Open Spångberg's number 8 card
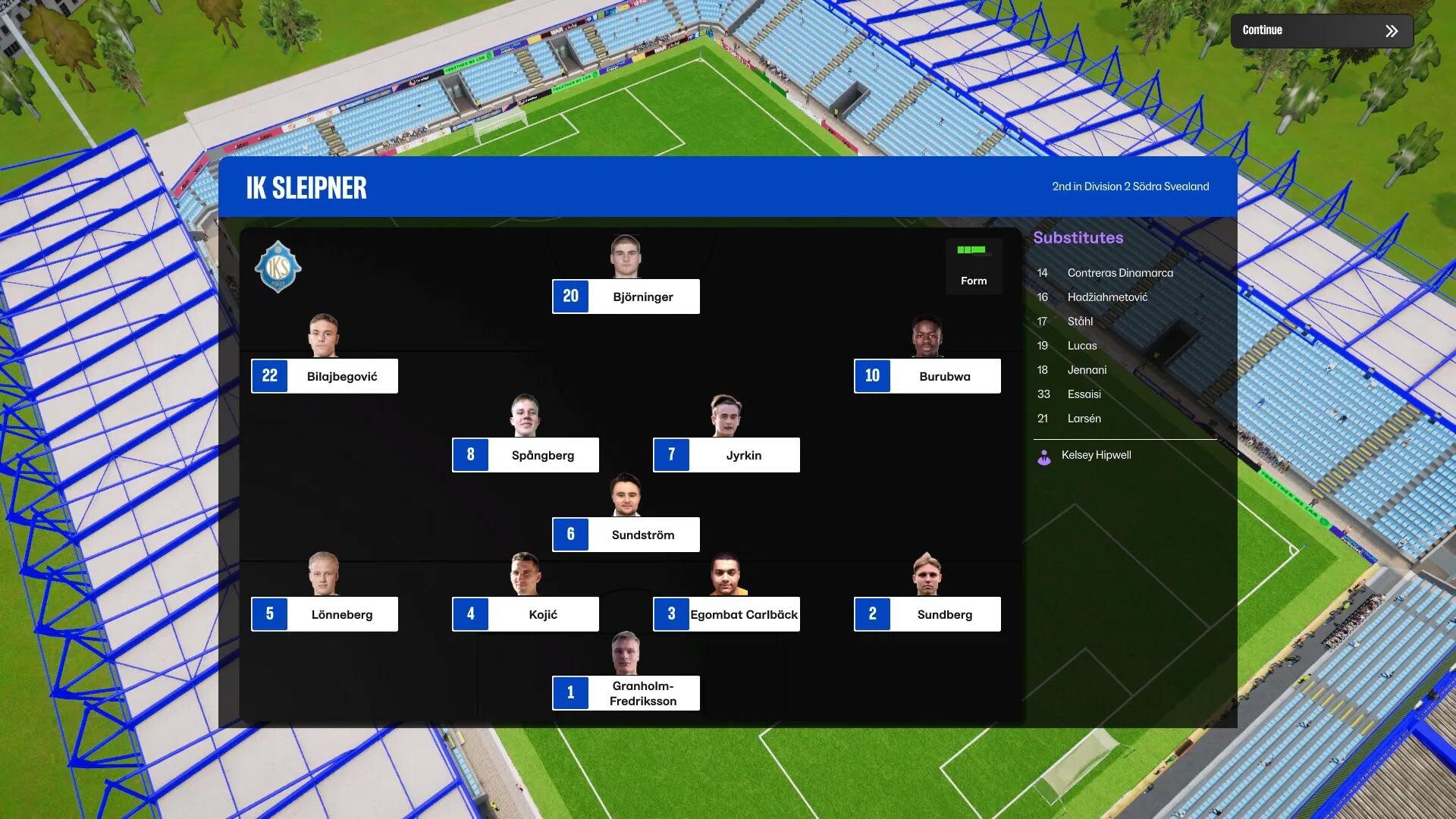The image size is (1456, 819). [526, 455]
